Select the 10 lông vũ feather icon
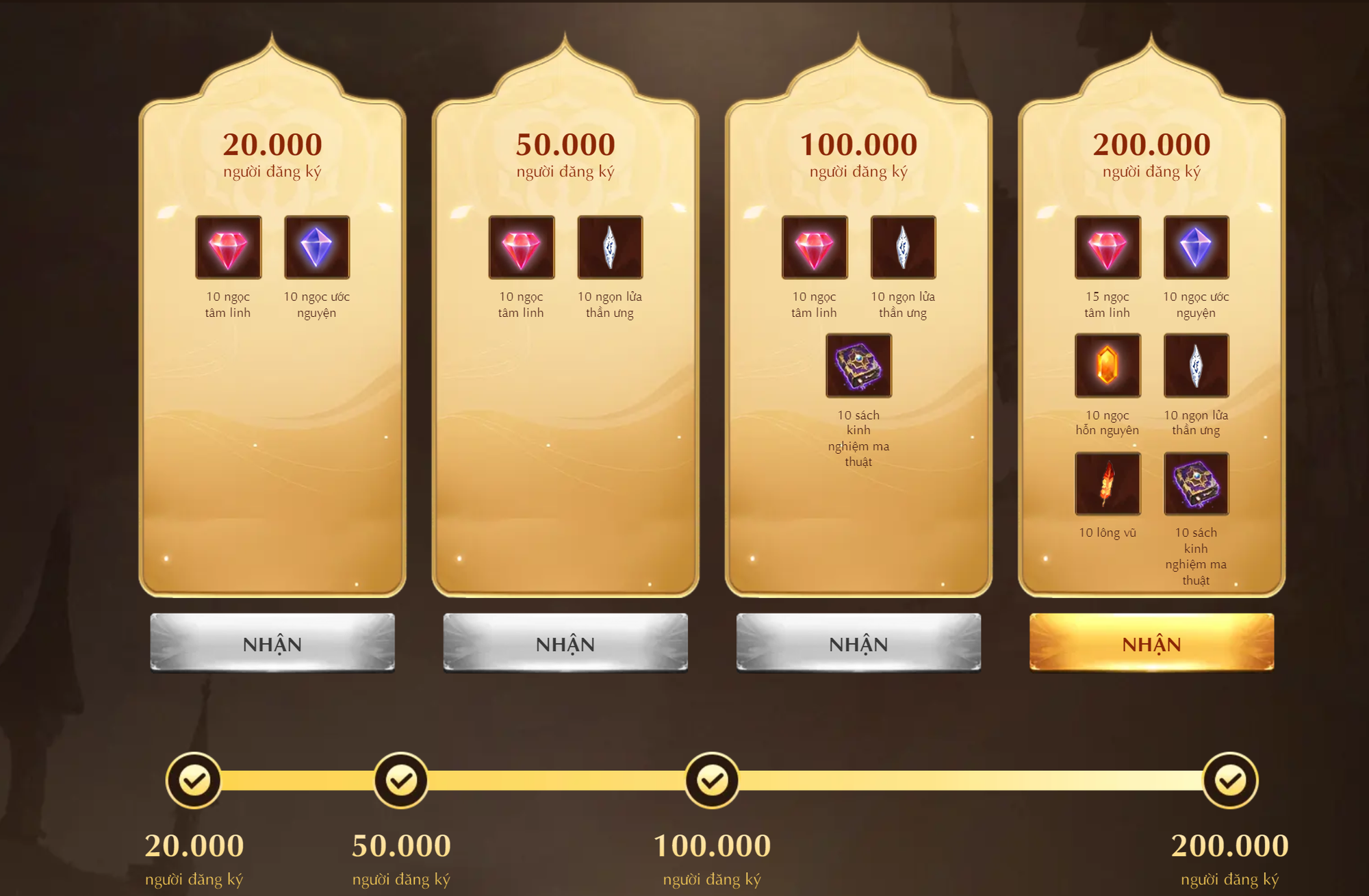1369x896 pixels. (x=1109, y=484)
